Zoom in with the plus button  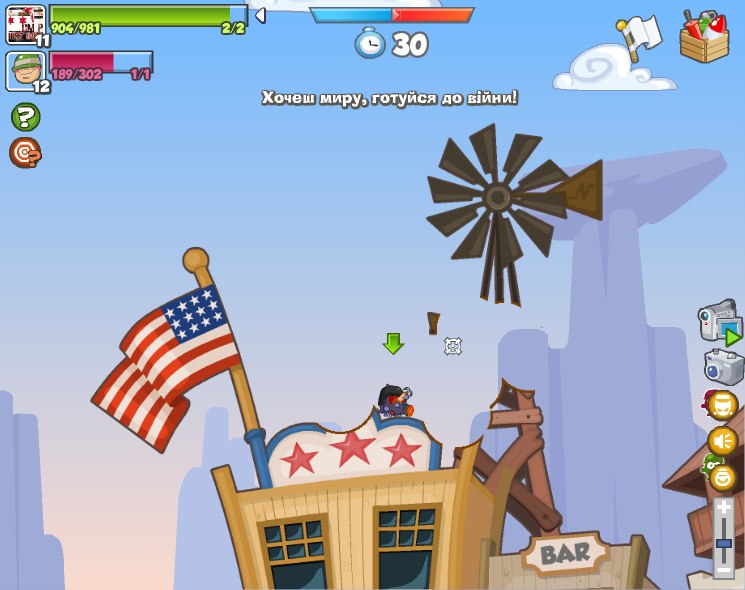(x=724, y=509)
